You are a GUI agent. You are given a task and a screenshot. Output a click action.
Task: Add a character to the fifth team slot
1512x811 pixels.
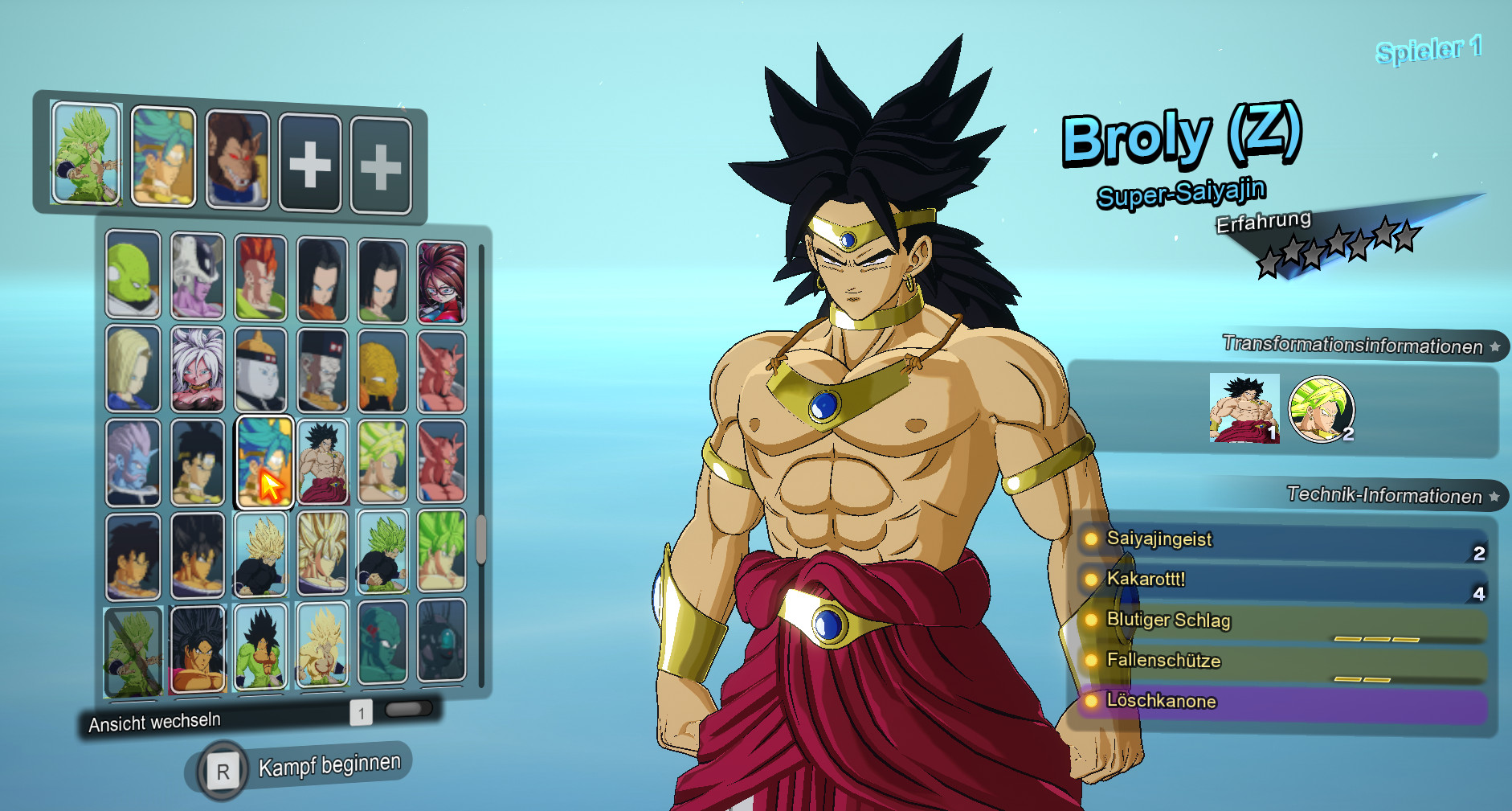point(380,163)
